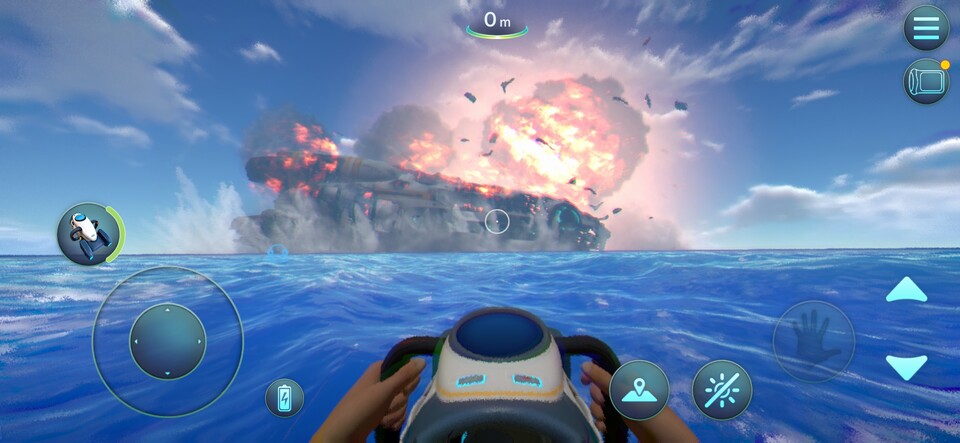Tap the Seaglide vehicle icon
This screenshot has height=443, width=960.
(x=89, y=233)
